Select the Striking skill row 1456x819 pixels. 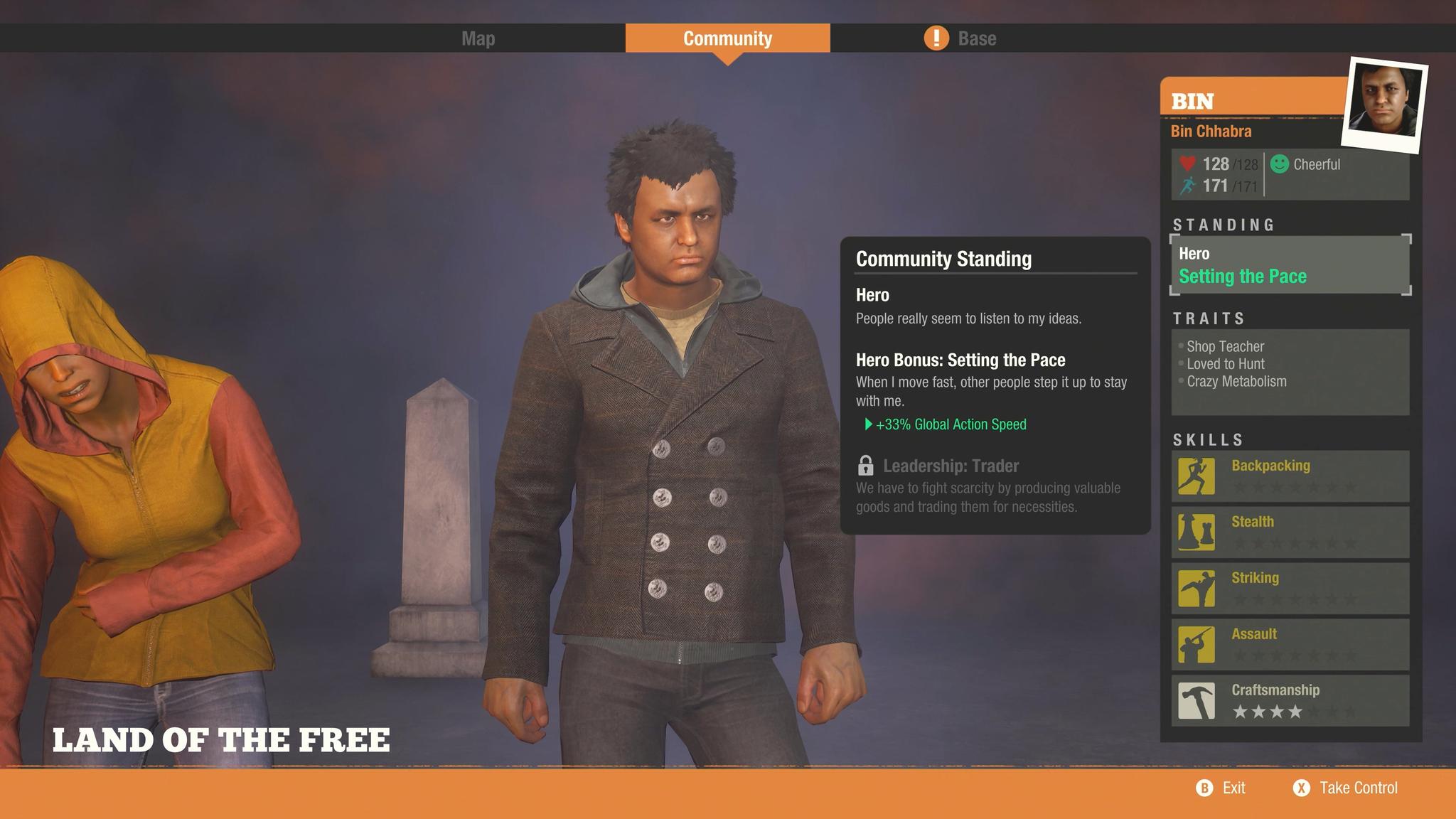(x=1290, y=589)
